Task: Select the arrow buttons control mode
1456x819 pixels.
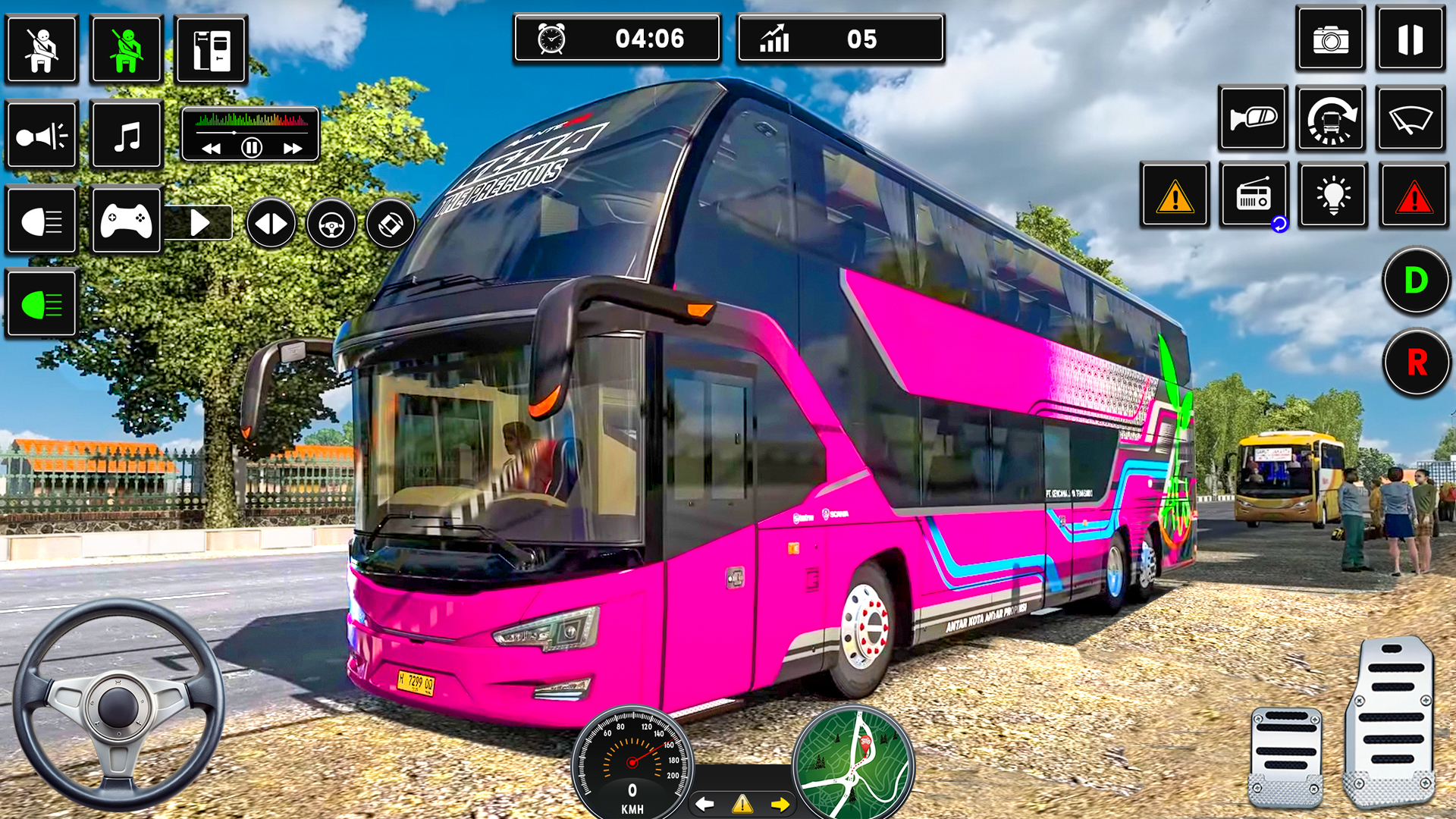Action: point(271,222)
